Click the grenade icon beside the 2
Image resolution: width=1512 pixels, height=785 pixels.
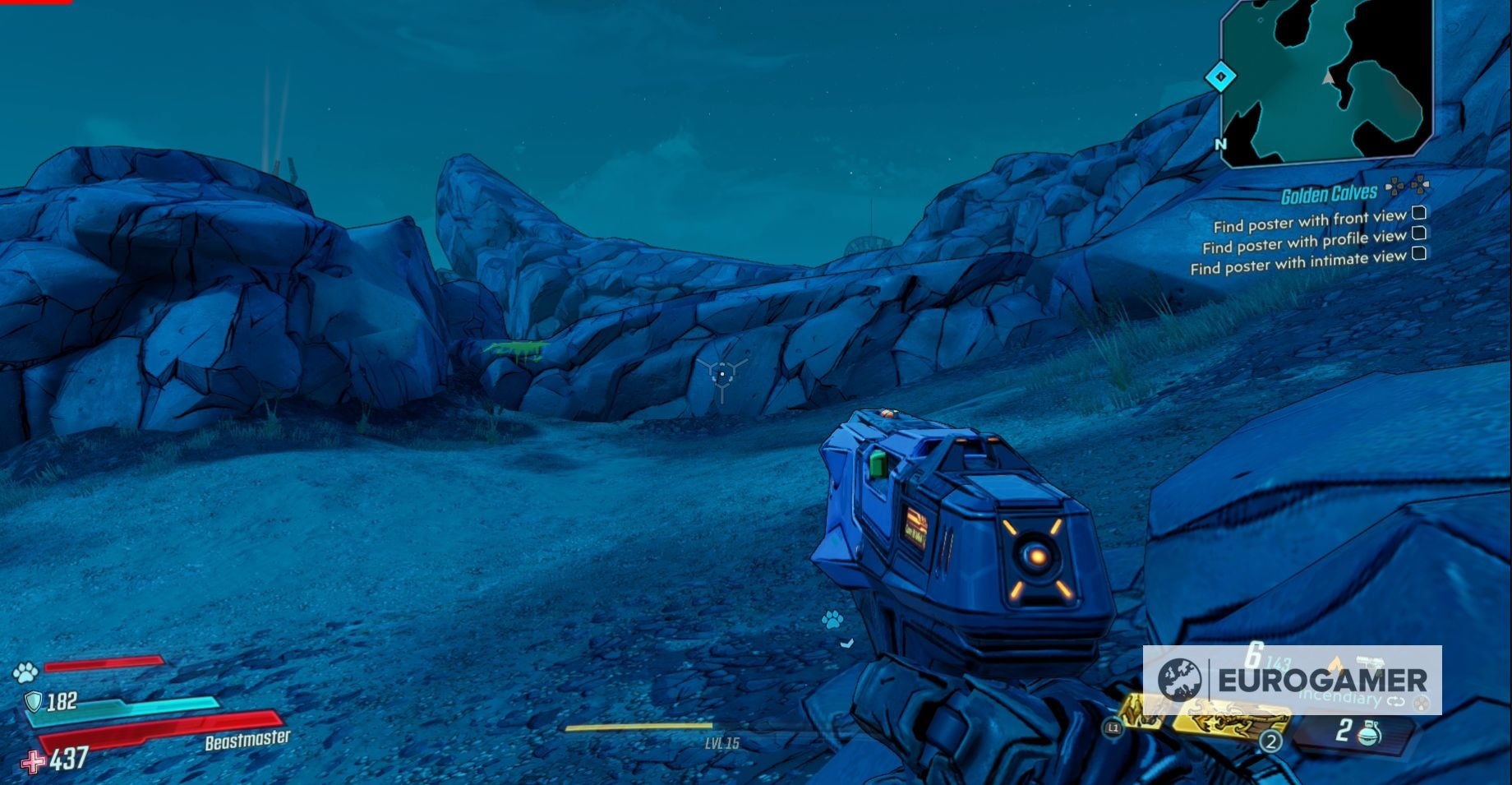(x=1370, y=732)
